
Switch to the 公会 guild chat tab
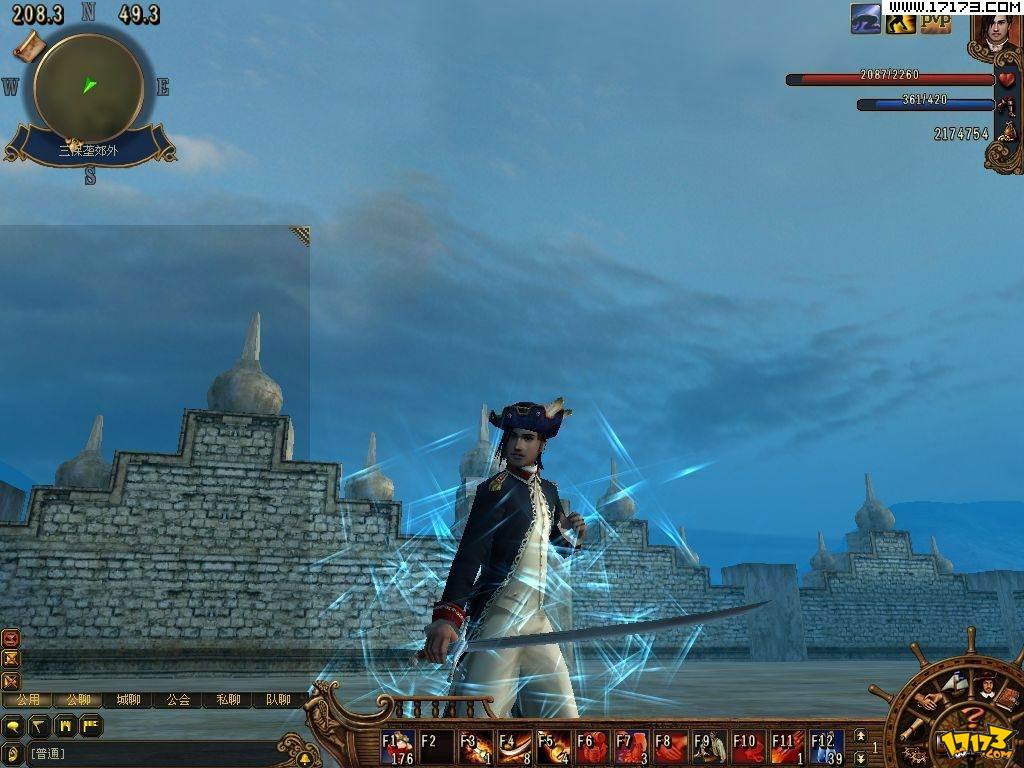[178, 700]
